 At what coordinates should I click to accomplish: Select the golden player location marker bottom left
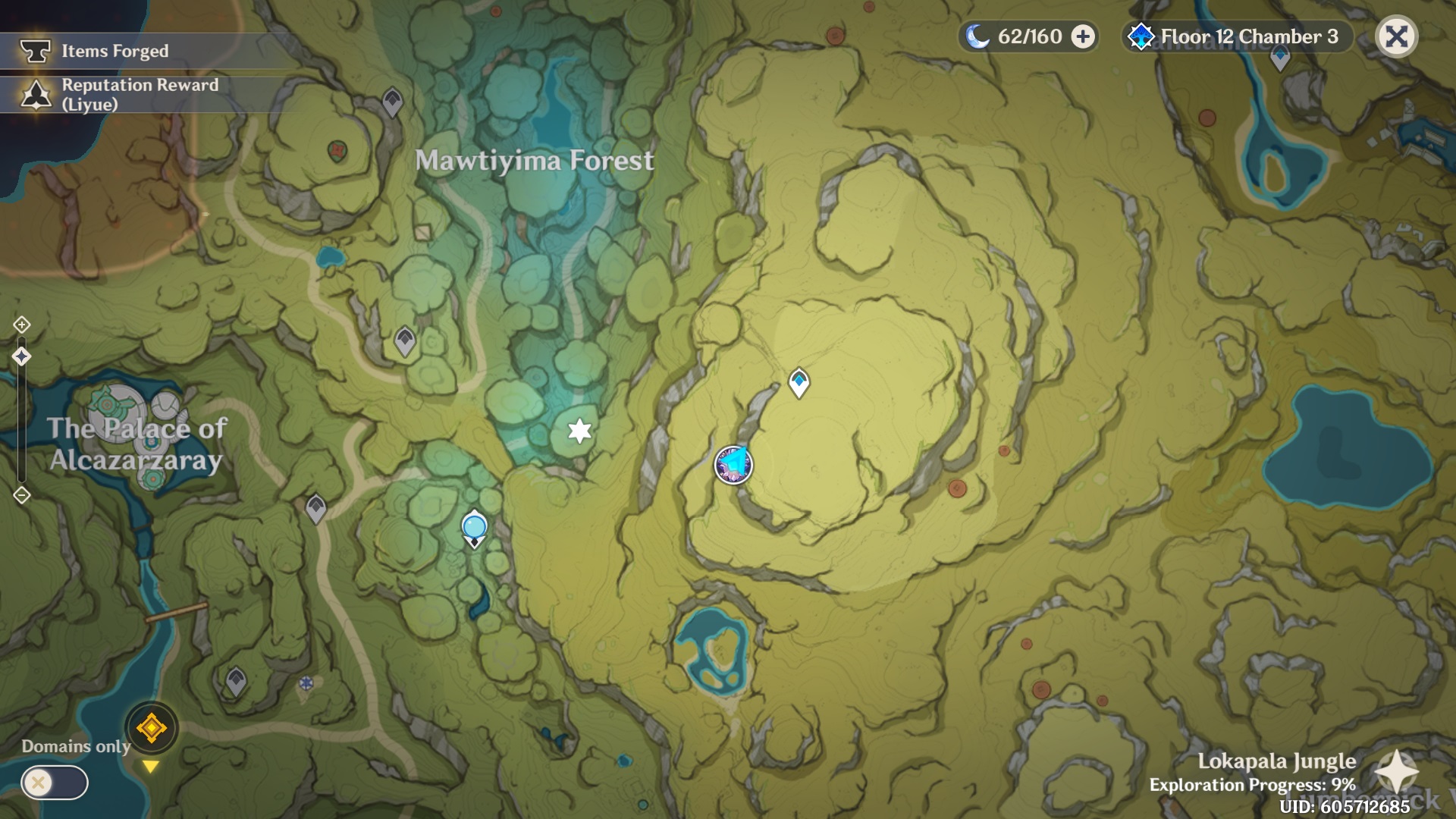tap(151, 727)
